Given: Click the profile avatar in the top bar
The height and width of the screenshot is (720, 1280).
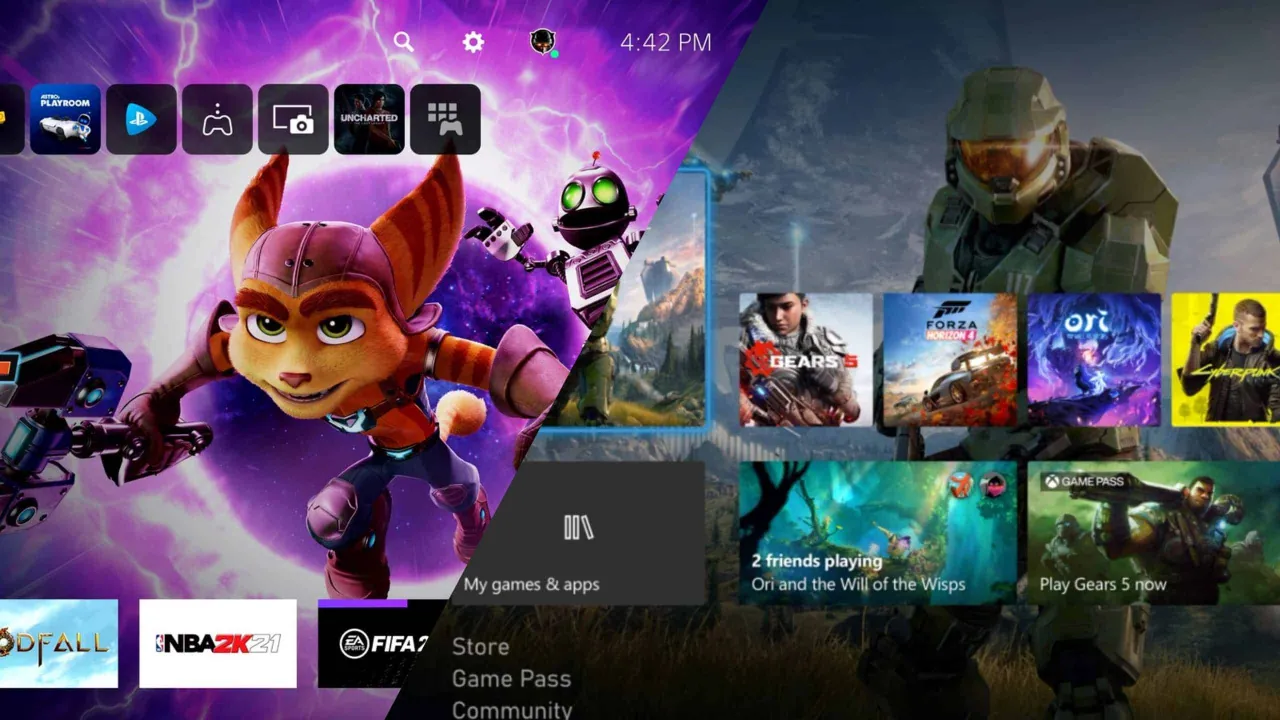Looking at the screenshot, I should pyautogui.click(x=541, y=42).
